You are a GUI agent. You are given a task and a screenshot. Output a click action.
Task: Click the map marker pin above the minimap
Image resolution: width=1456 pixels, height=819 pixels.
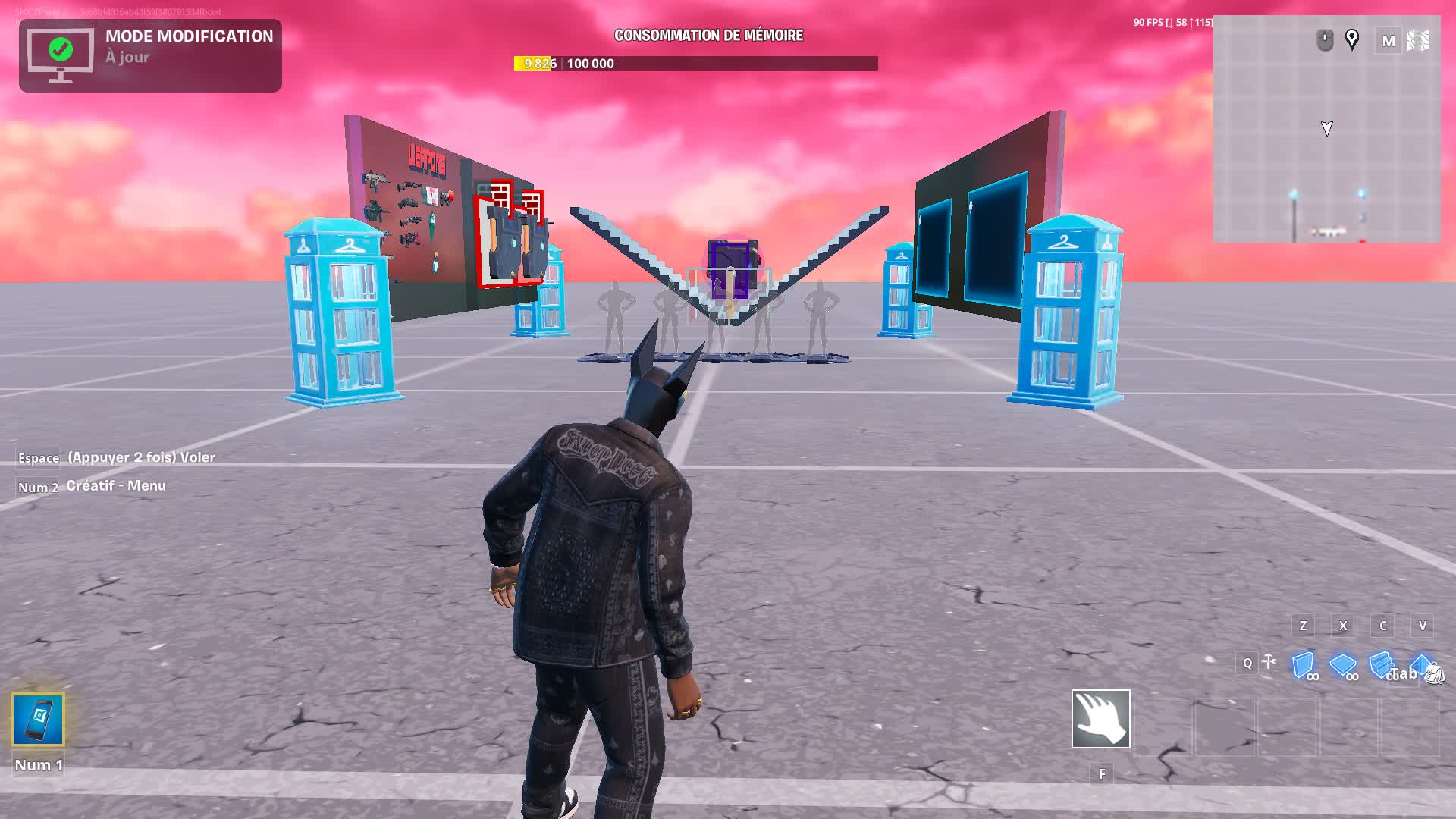[x=1353, y=40]
